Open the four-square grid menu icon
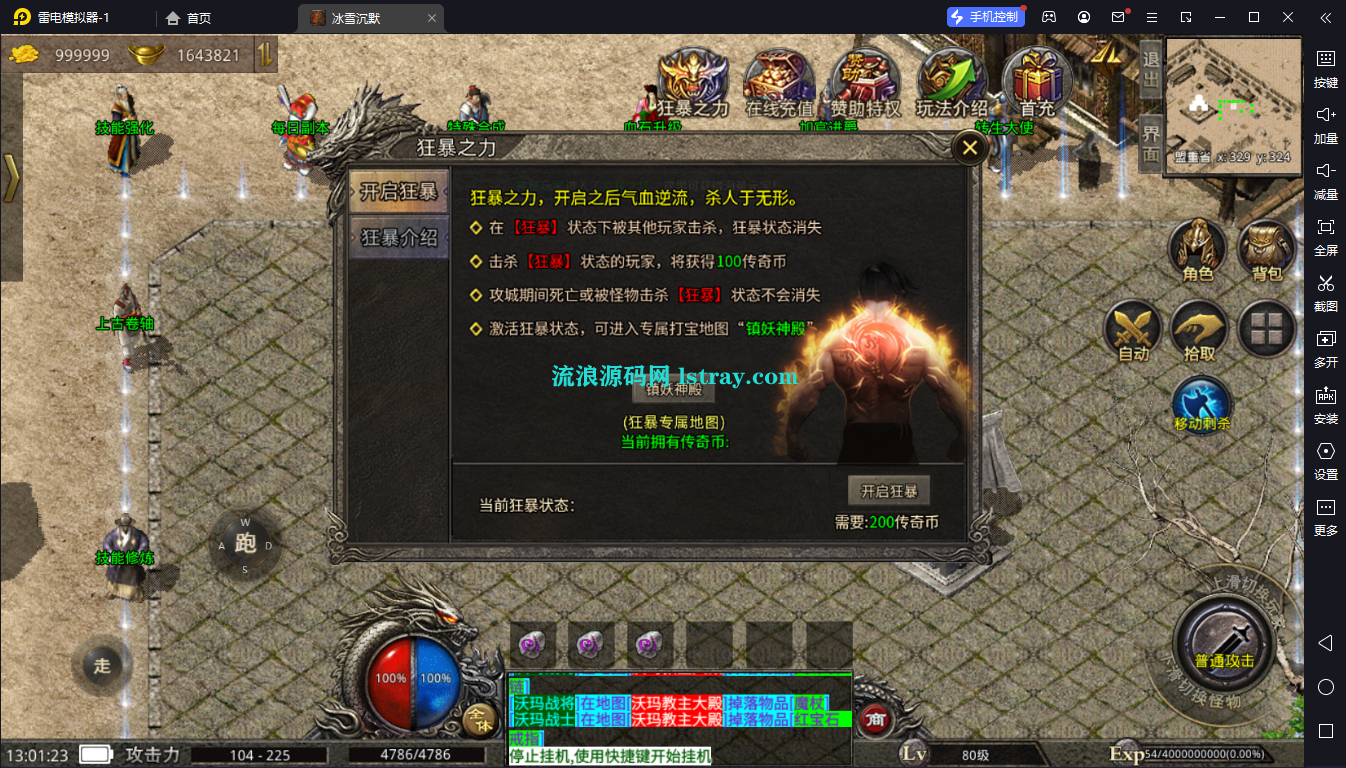Screen dimensions: 1346x768 pyautogui.click(x=1266, y=328)
